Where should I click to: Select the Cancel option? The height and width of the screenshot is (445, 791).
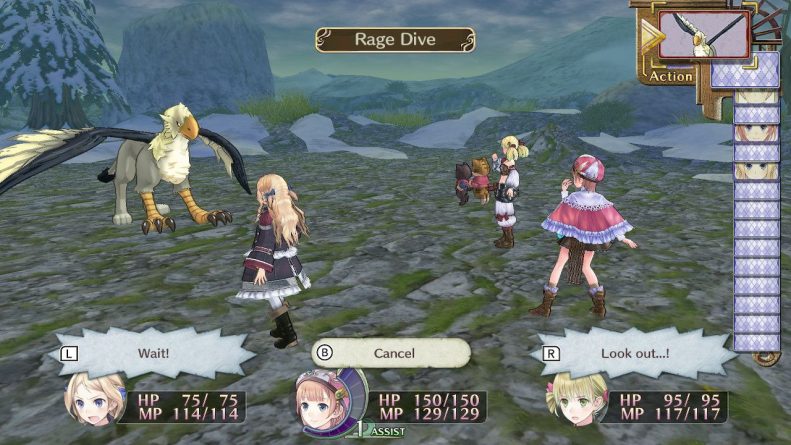click(x=392, y=353)
